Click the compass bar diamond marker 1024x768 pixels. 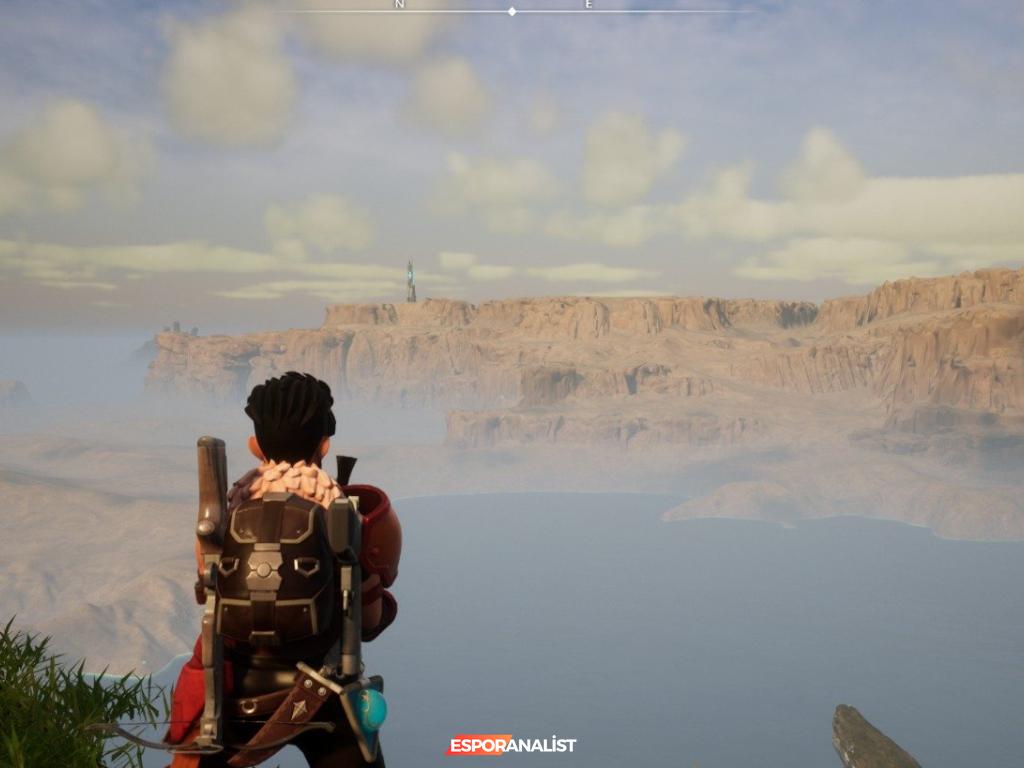pos(512,12)
